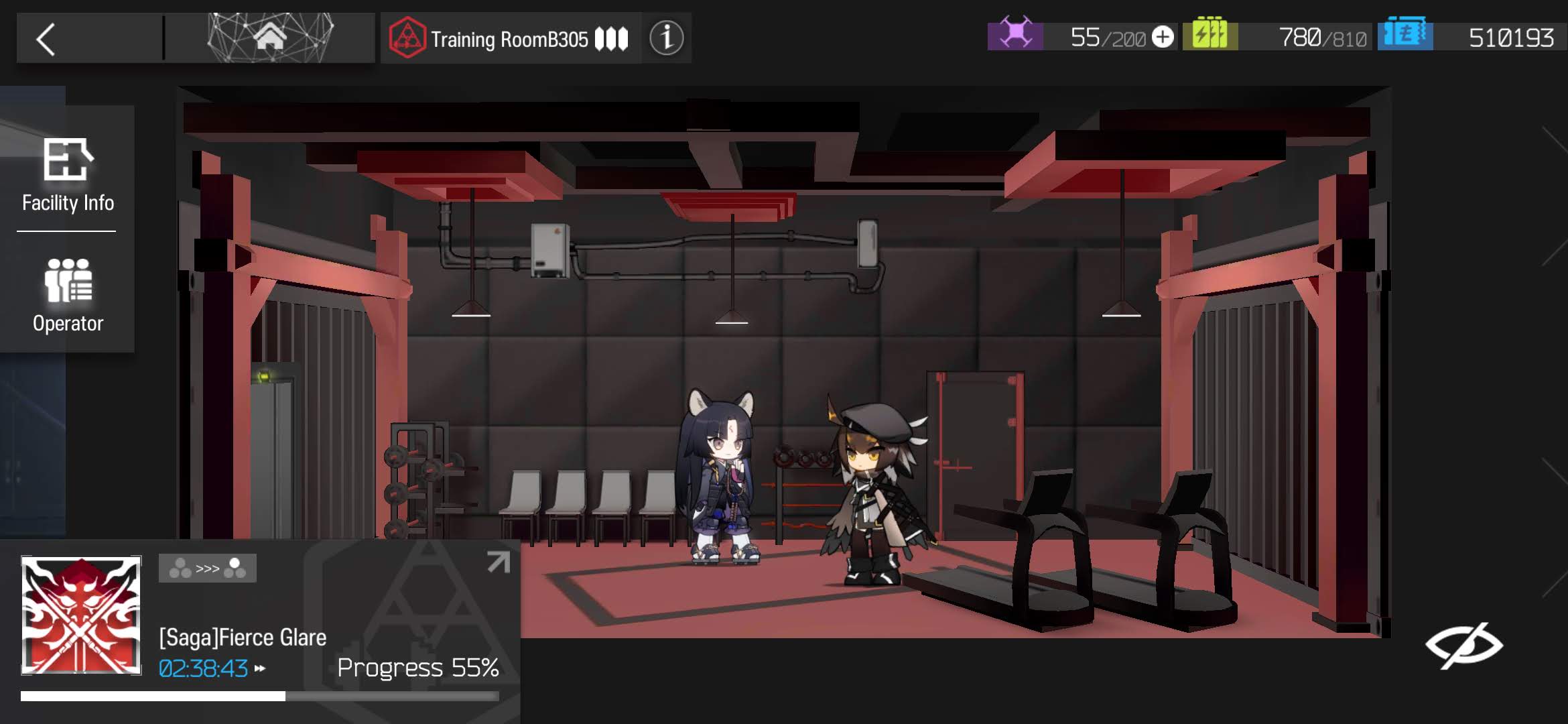Open the Facility Info panel

click(68, 174)
